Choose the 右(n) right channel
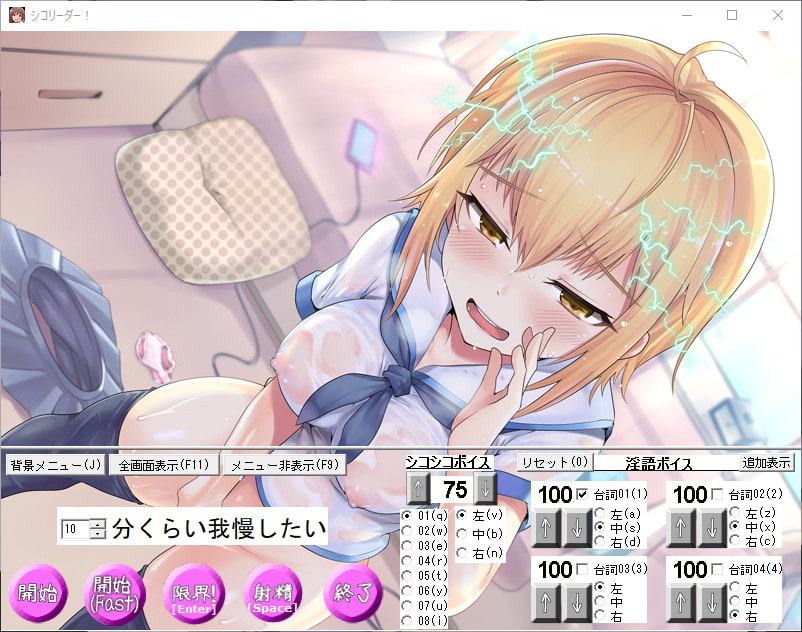 (462, 552)
